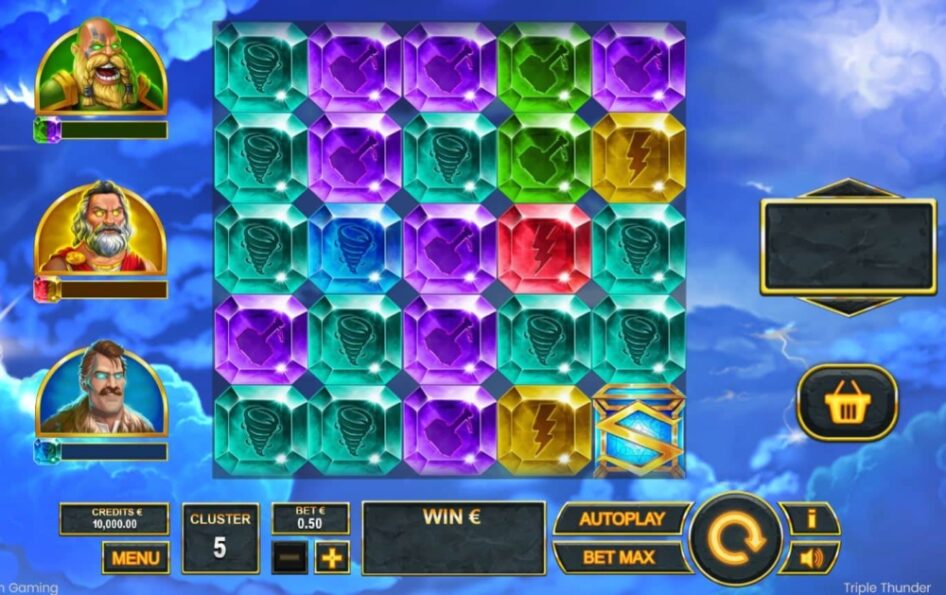Set the bet with BET MAX
The image size is (946, 595).
coord(621,557)
